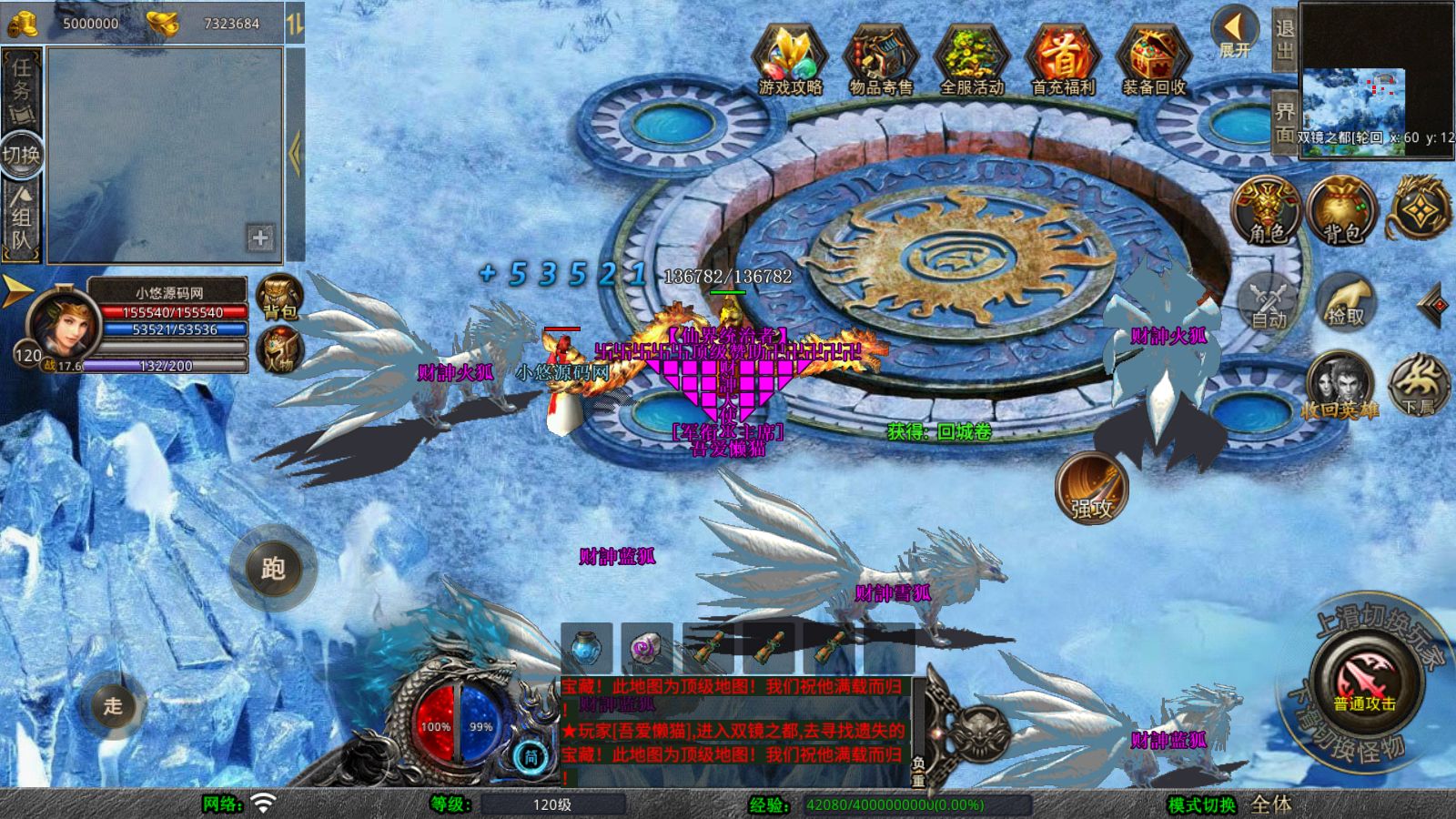Toggle 自动 auto-combat
The height and width of the screenshot is (819, 1456).
1269,300
